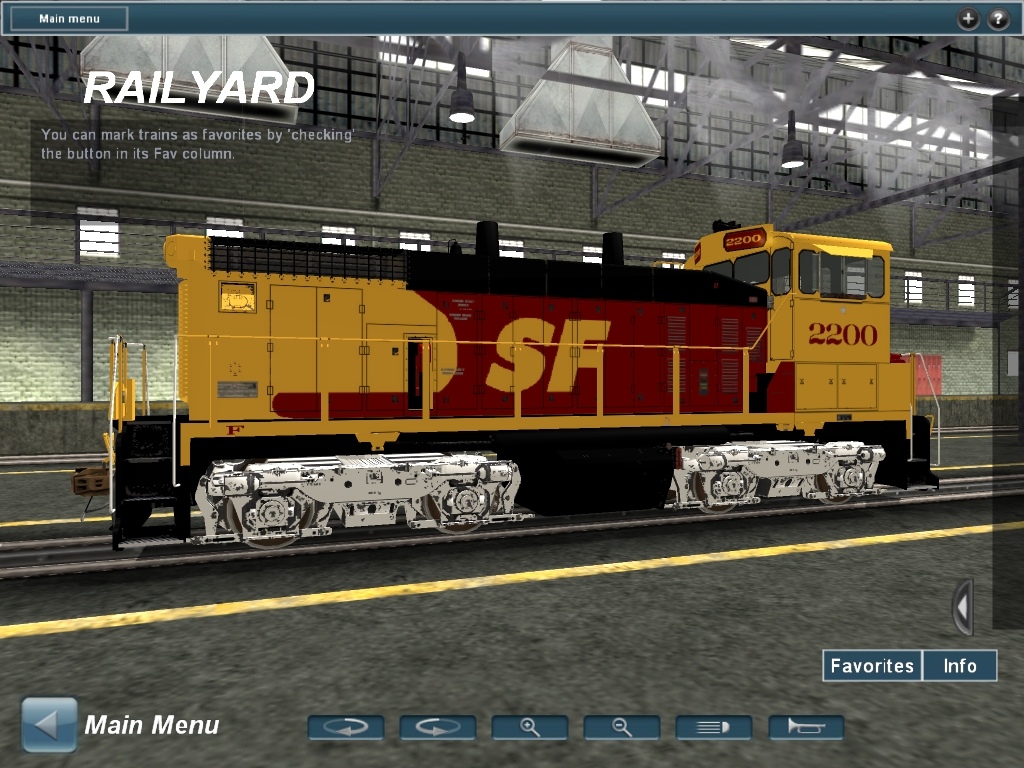Expand the side panel with the arrow
Image resolution: width=1024 pixels, height=768 pixels.
(x=962, y=606)
